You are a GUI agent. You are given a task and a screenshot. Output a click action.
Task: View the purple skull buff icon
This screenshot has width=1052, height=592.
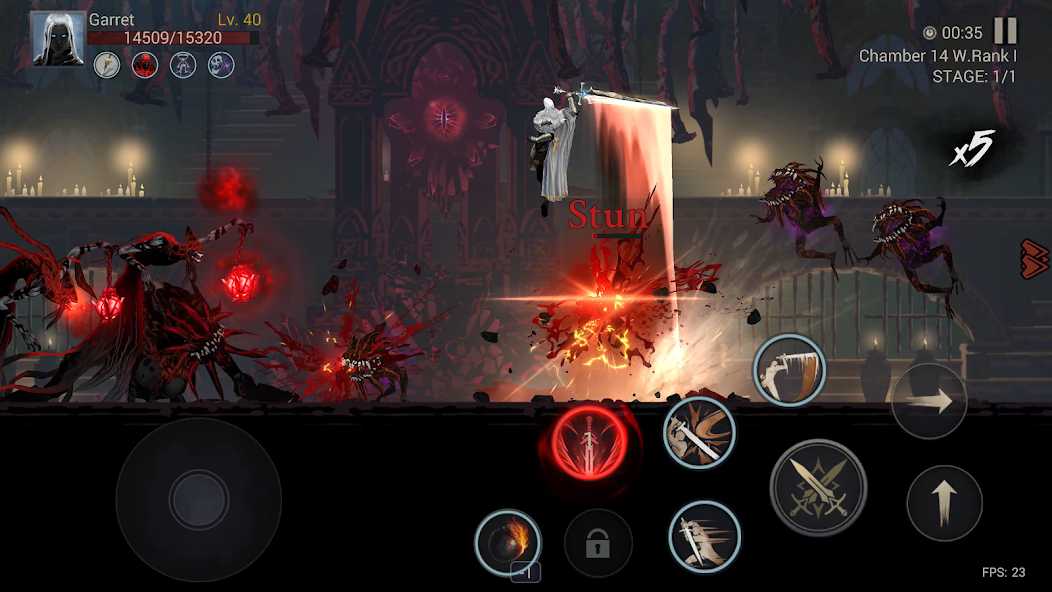tap(220, 65)
